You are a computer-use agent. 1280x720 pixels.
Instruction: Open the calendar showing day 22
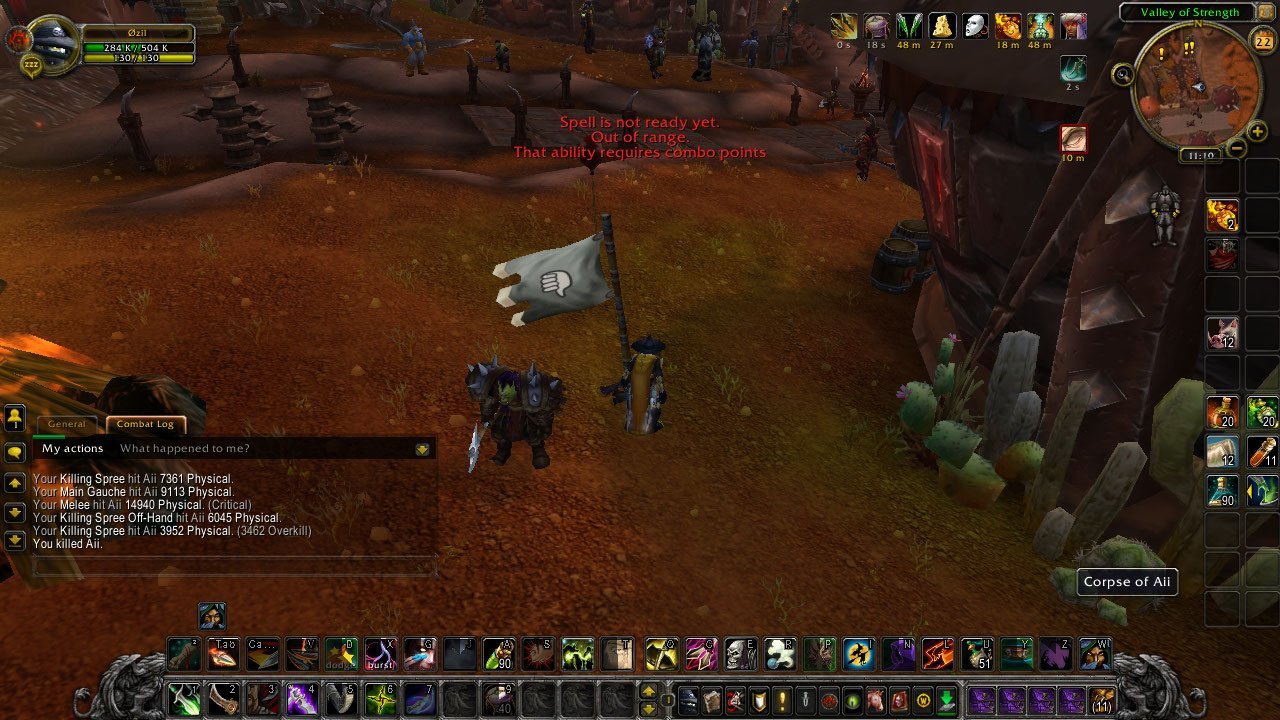1262,42
